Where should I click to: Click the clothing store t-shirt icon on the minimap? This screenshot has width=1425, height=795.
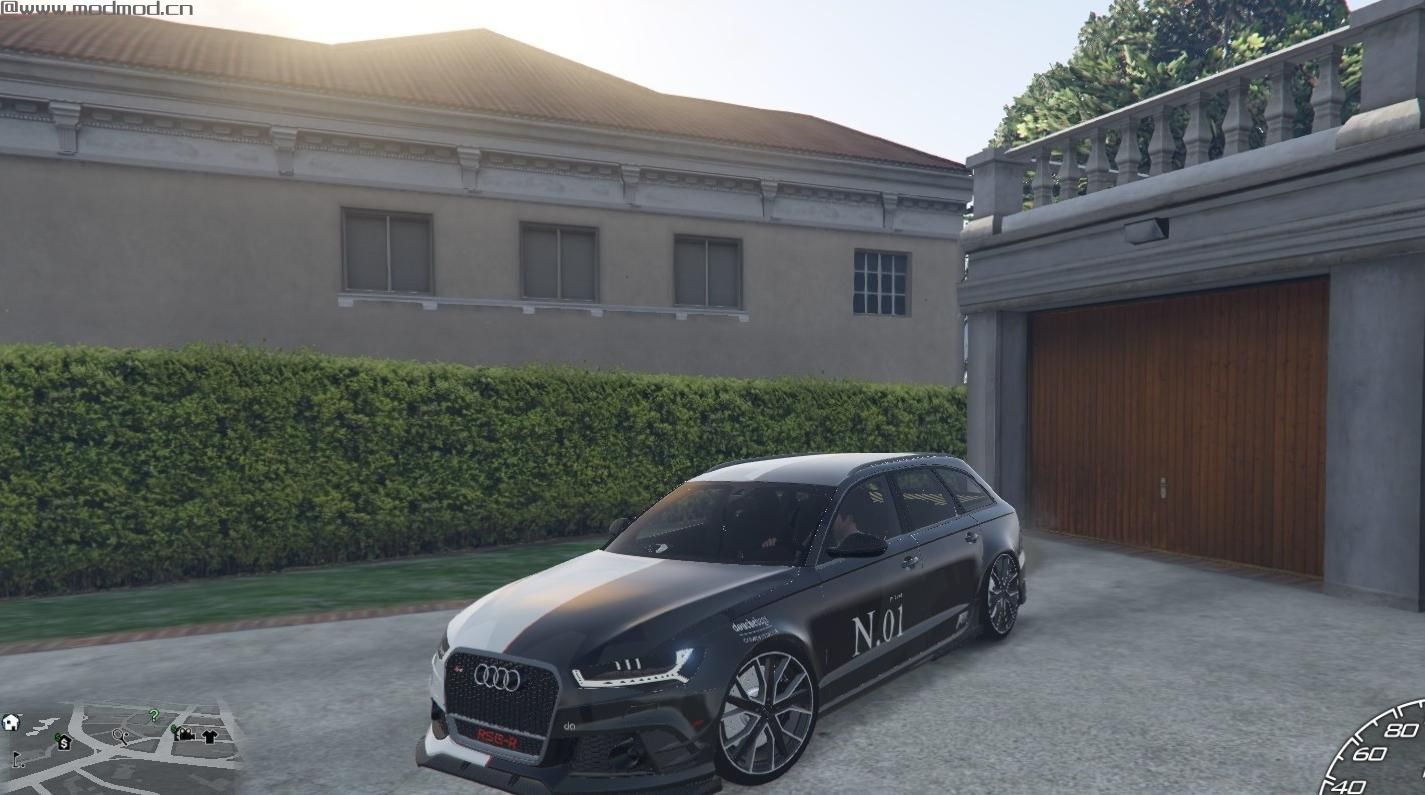[x=209, y=736]
